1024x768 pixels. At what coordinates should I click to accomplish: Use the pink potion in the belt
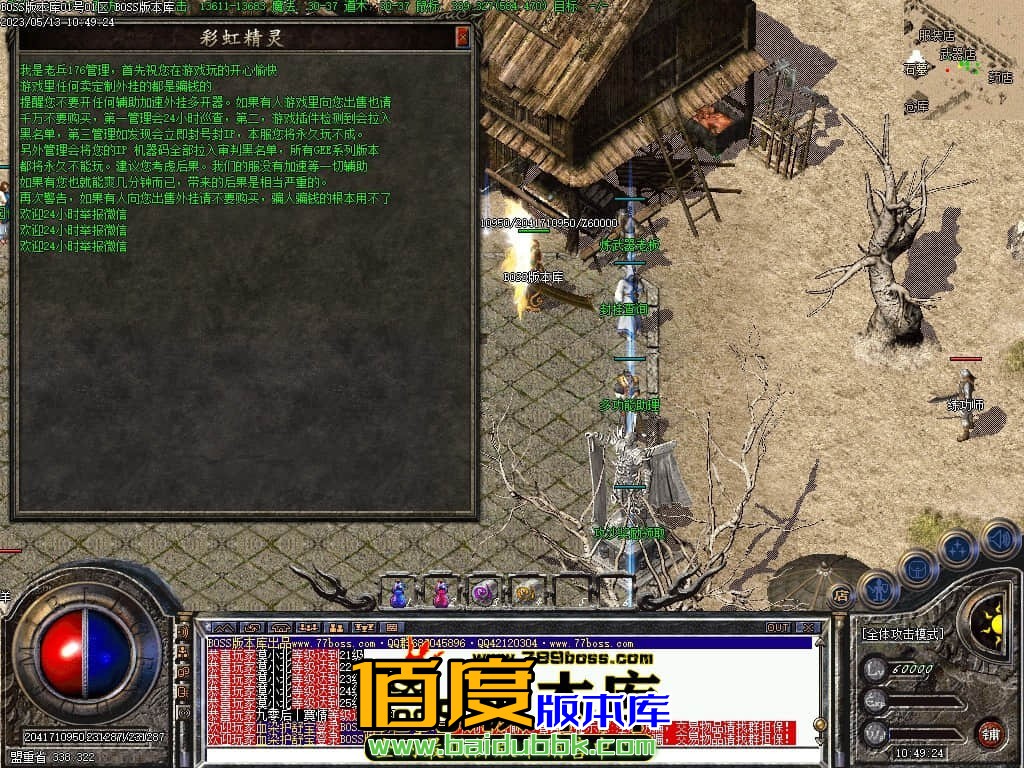coord(441,593)
